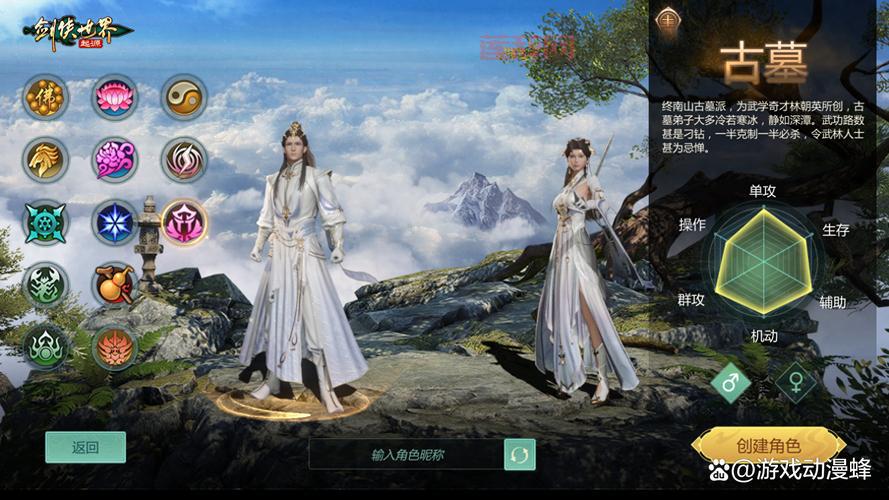Choose the purple flower cloud class icon

click(115, 159)
